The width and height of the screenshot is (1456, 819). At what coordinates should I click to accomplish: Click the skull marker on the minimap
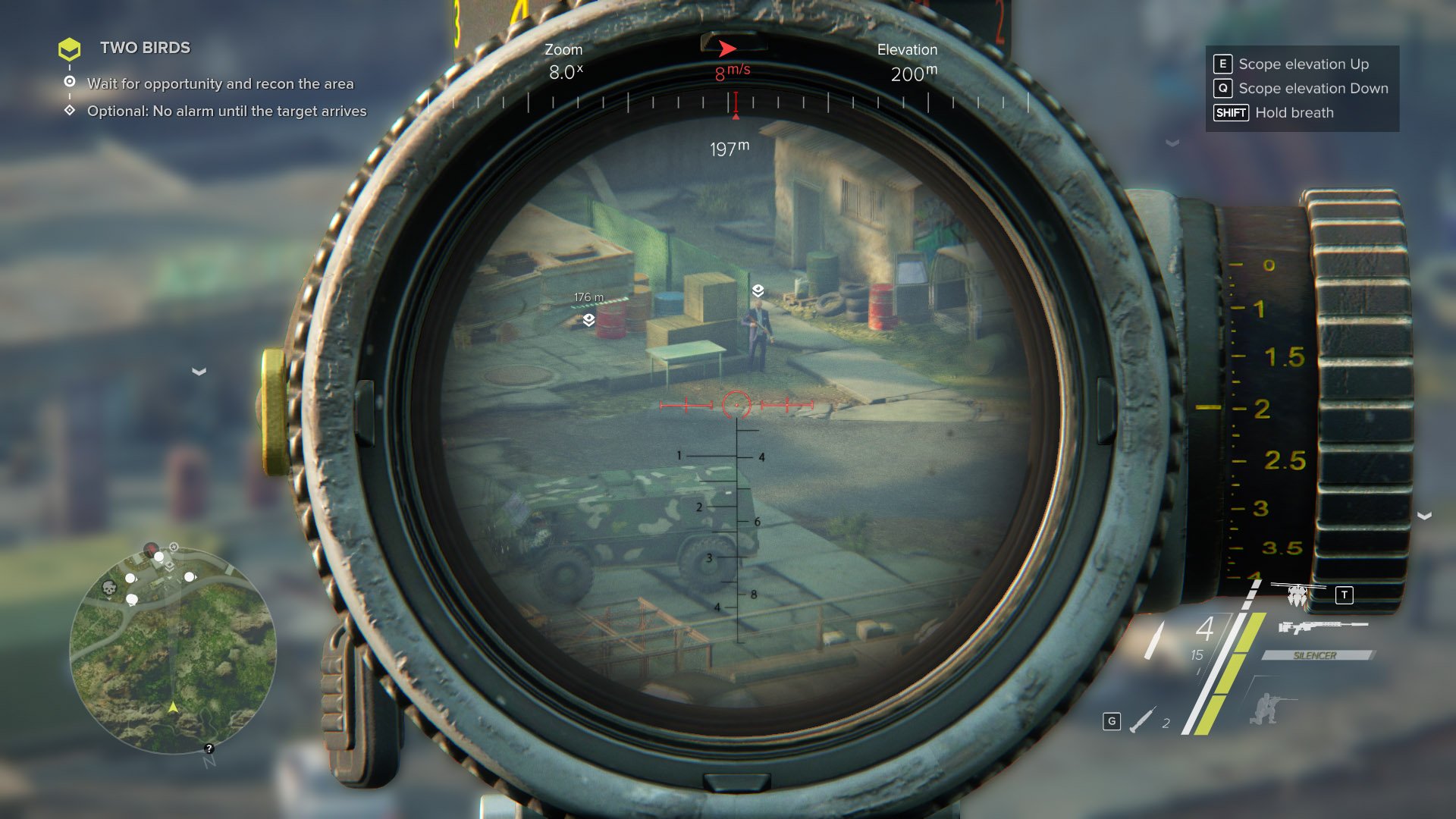click(x=109, y=588)
